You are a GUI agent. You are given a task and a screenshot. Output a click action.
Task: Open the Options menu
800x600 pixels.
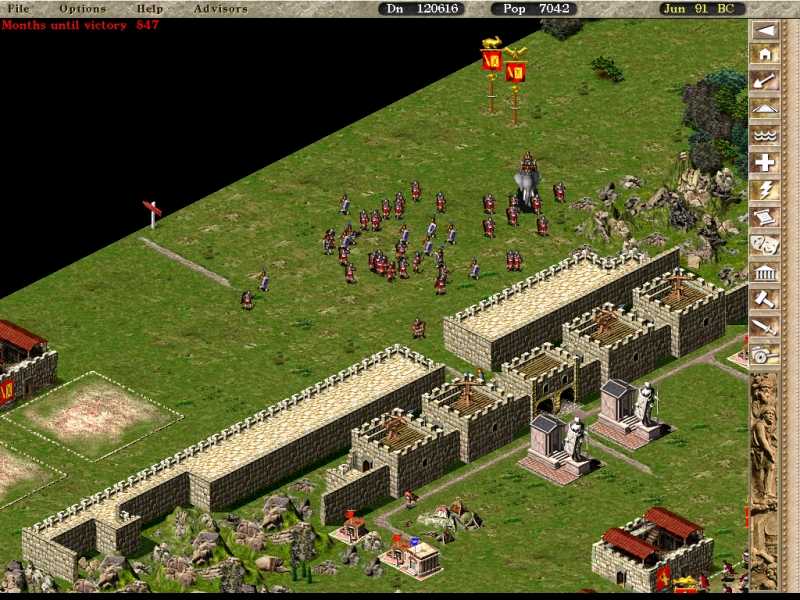pyautogui.click(x=82, y=9)
